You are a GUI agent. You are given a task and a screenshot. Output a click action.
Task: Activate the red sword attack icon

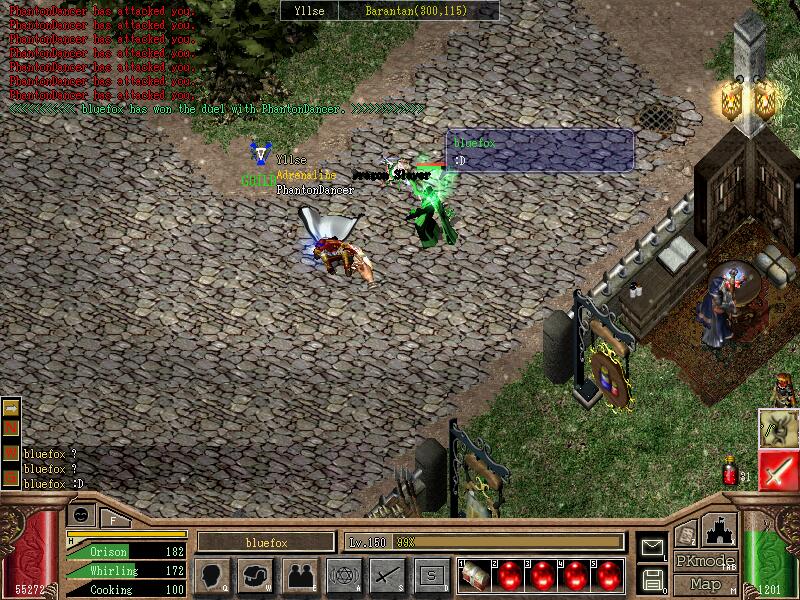(x=777, y=470)
